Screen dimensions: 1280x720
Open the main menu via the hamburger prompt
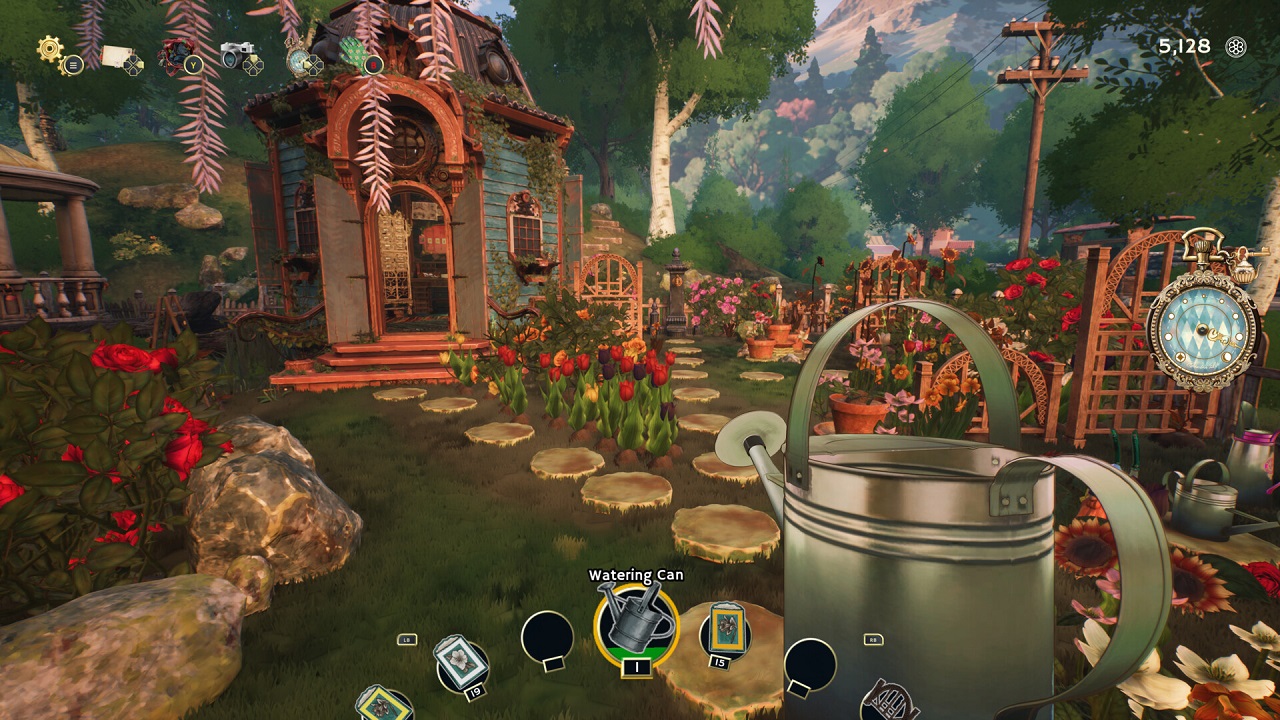pyautogui.click(x=73, y=66)
